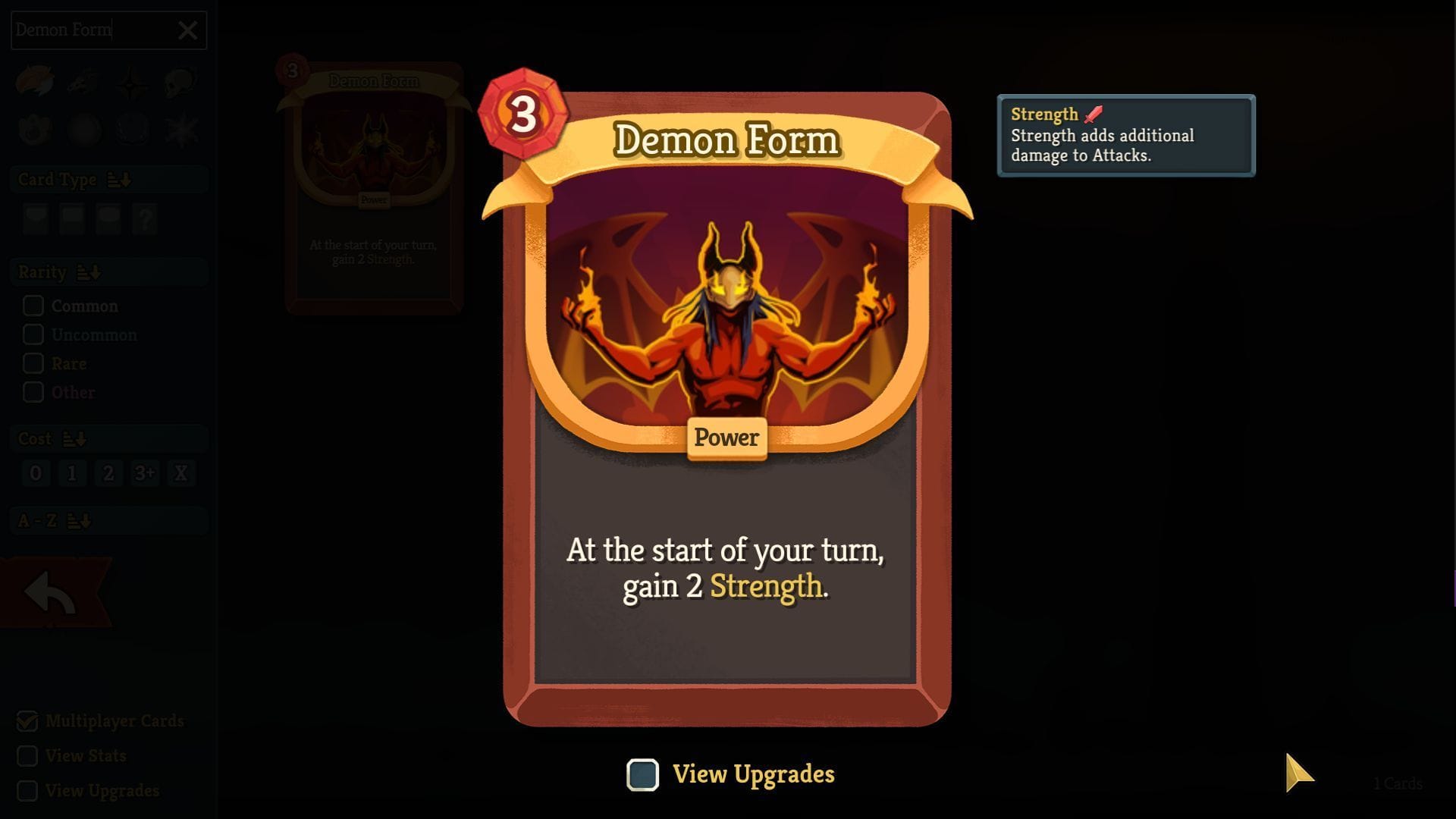Disable the Multiplayer Cards checkbox
This screenshot has height=819, width=1456.
pos(27,720)
